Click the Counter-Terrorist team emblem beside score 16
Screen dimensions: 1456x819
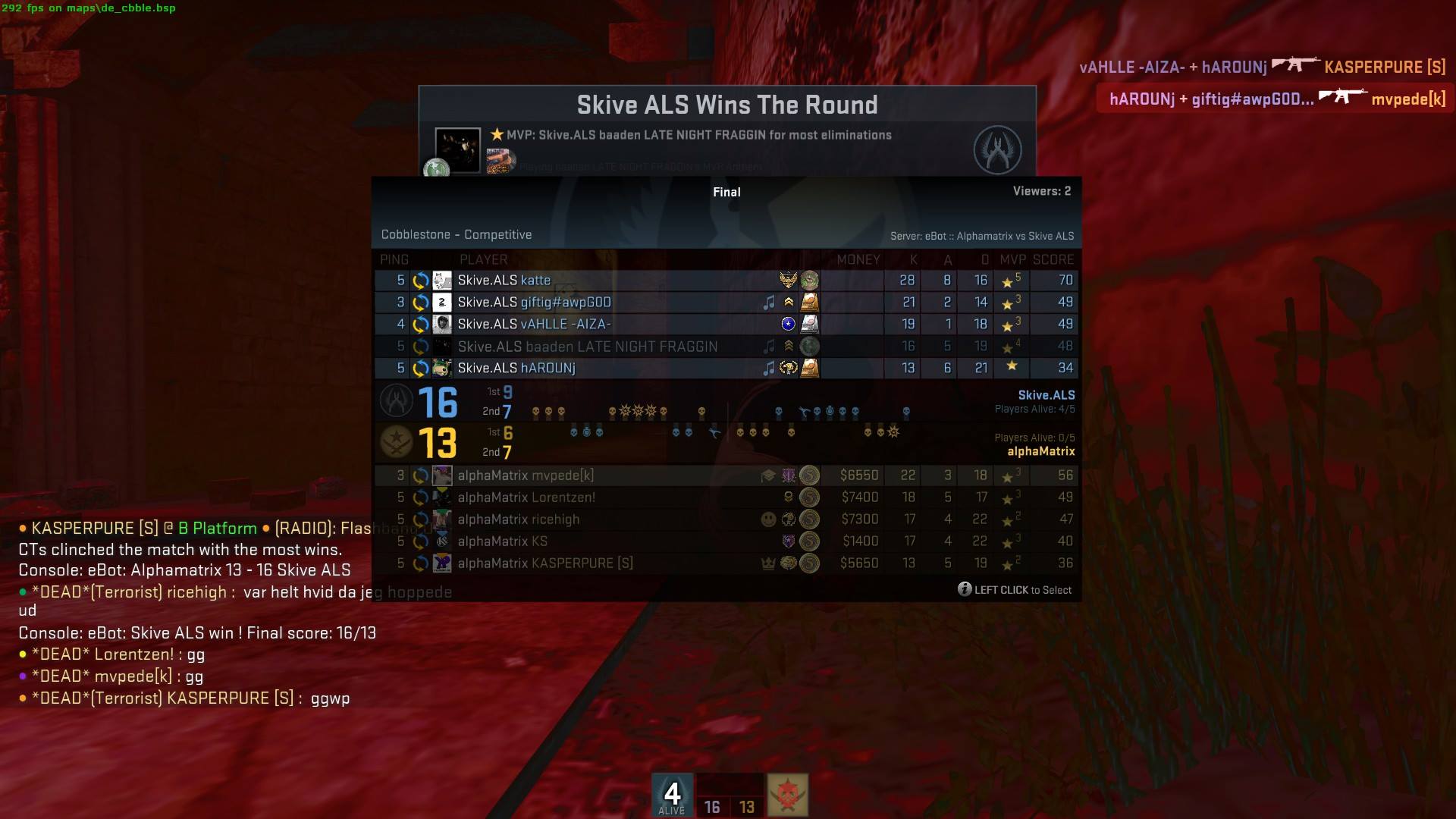pos(396,401)
